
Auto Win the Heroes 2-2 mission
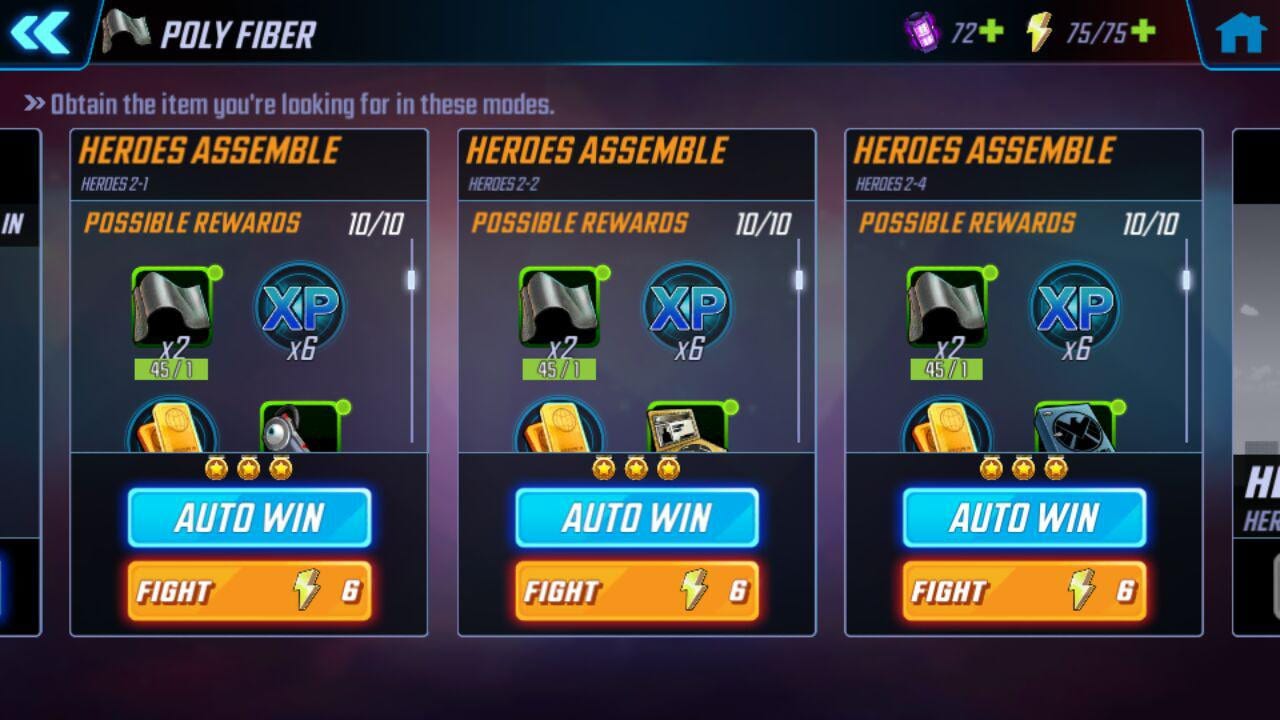(x=637, y=518)
